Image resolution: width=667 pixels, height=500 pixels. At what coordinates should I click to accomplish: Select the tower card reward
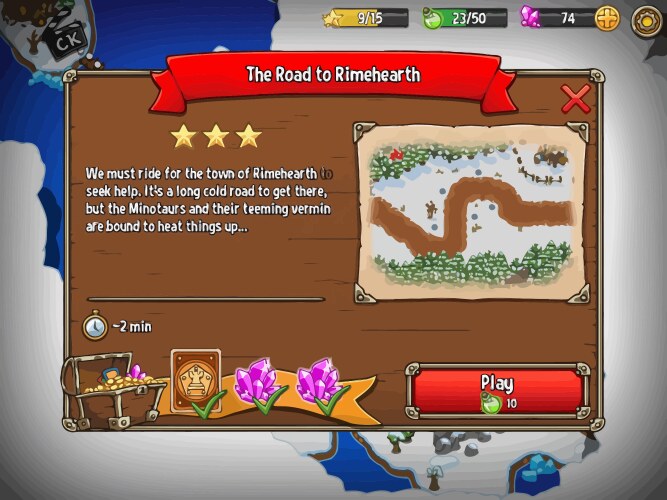tap(196, 379)
